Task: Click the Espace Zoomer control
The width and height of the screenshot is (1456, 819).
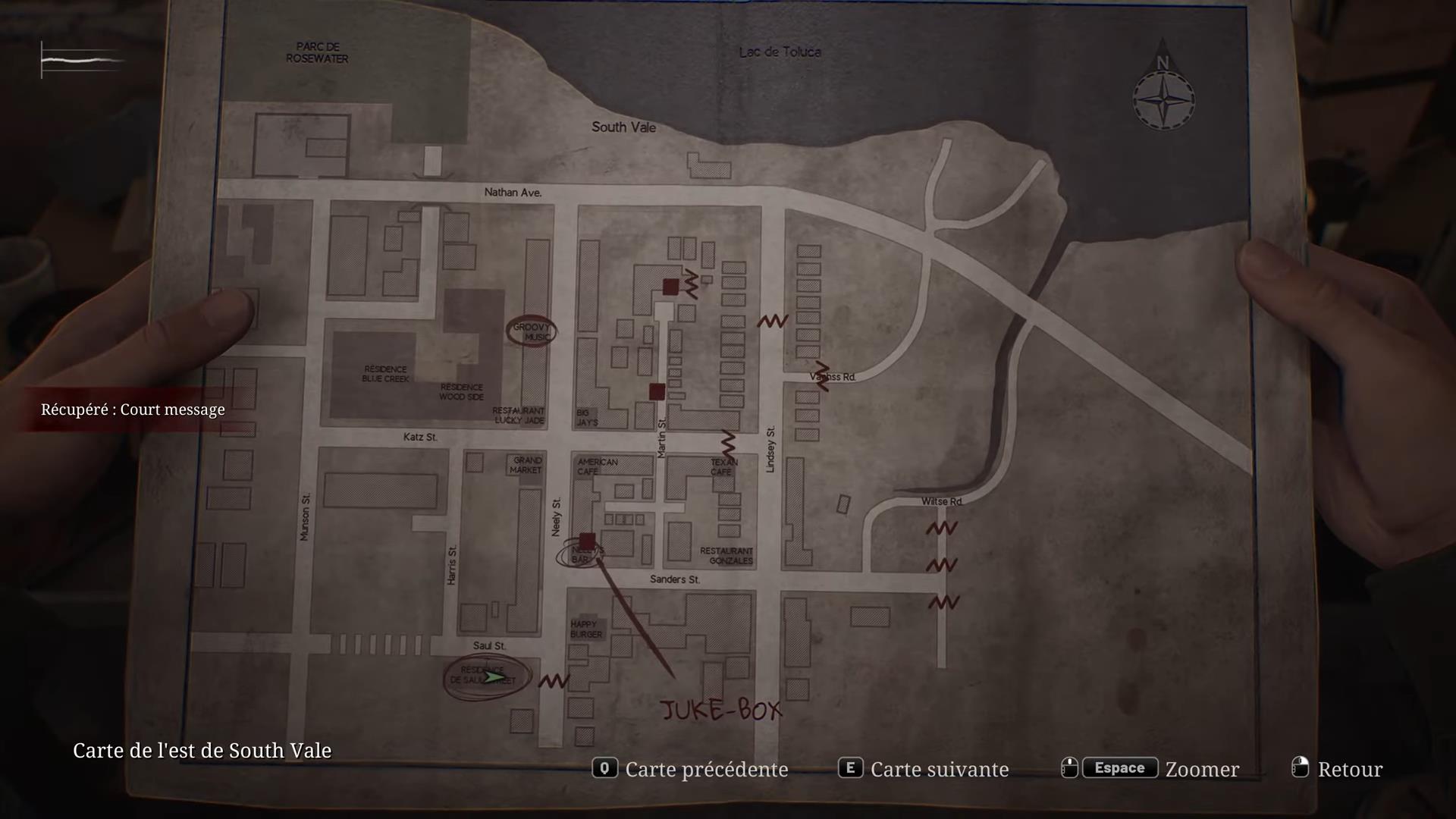Action: click(1119, 768)
